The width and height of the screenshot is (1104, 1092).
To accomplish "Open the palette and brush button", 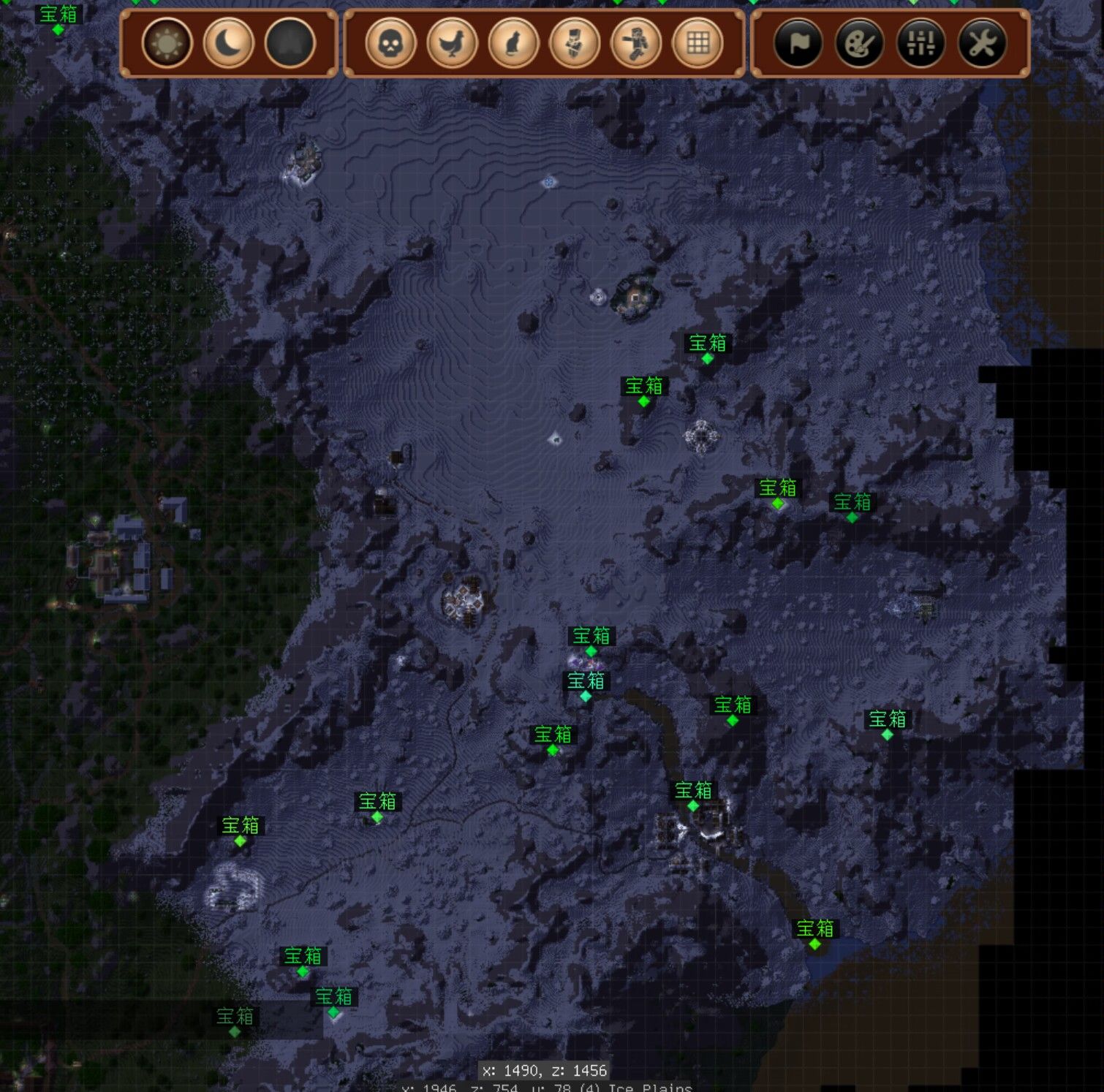I will [x=859, y=43].
